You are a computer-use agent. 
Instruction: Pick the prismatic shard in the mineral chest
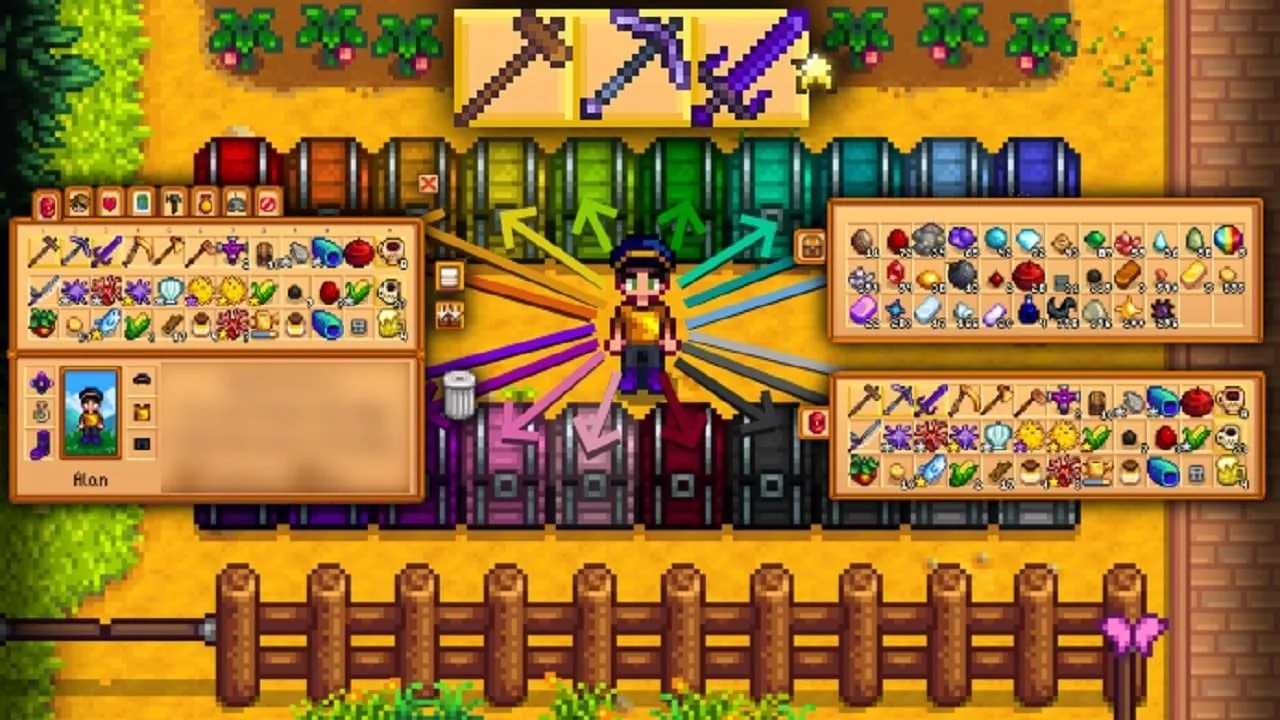1226,240
